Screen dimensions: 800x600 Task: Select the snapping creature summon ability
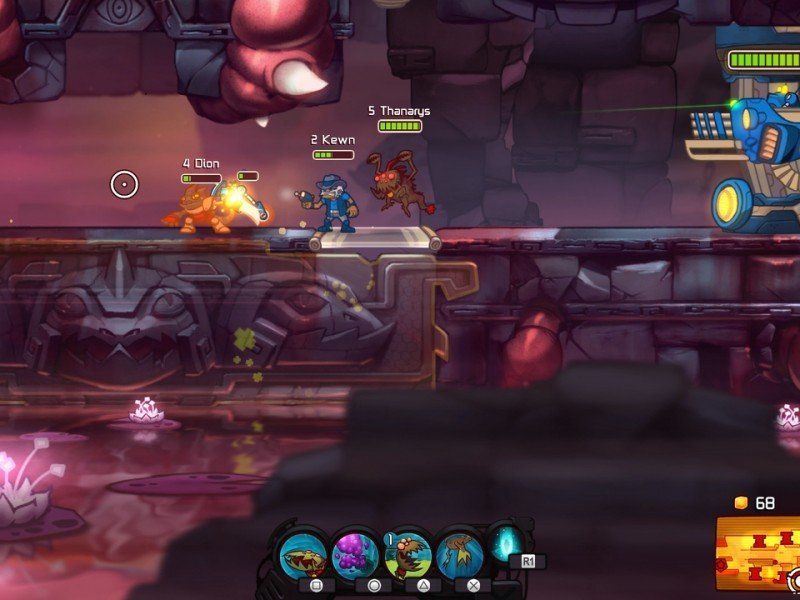click(407, 553)
